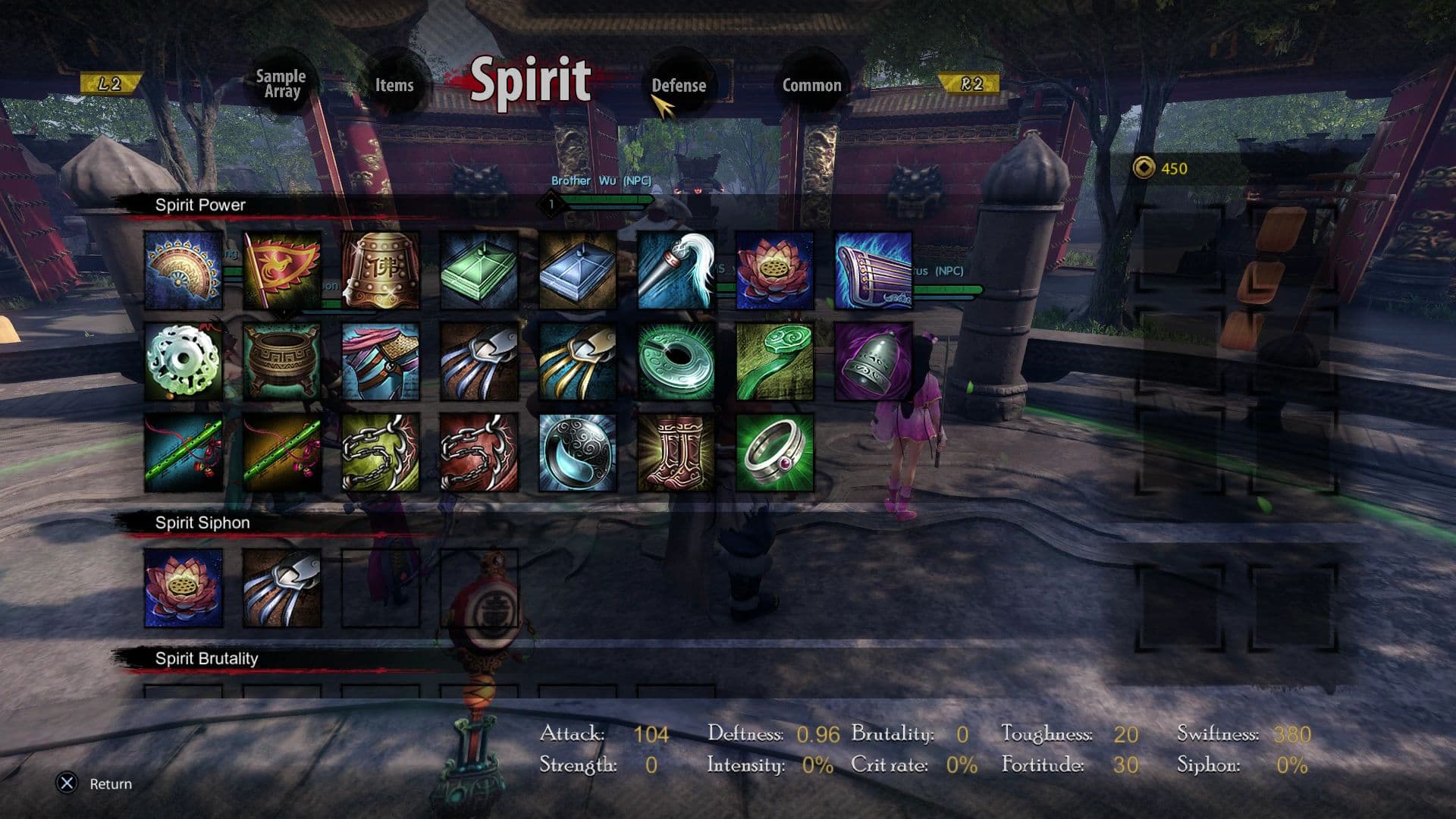Select the lotus flower under Spirit Siphon
This screenshot has width=1456, height=819.
[184, 588]
